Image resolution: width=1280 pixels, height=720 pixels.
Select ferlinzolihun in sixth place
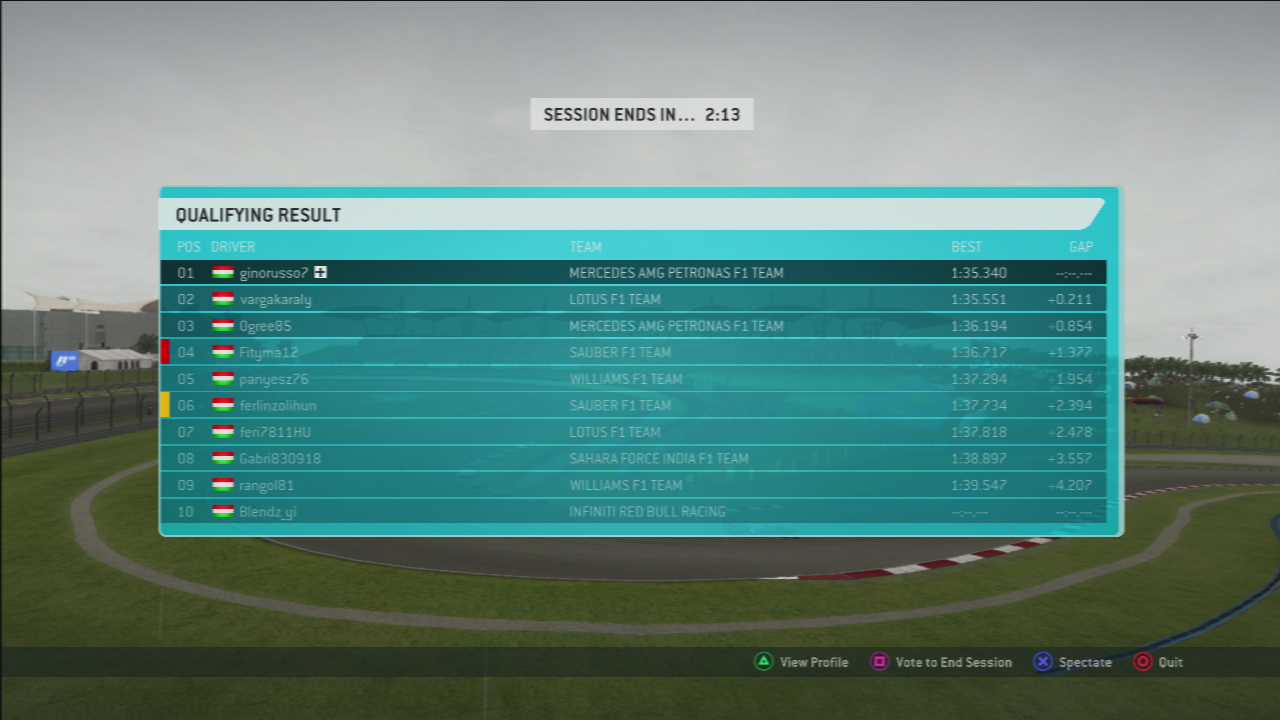277,405
